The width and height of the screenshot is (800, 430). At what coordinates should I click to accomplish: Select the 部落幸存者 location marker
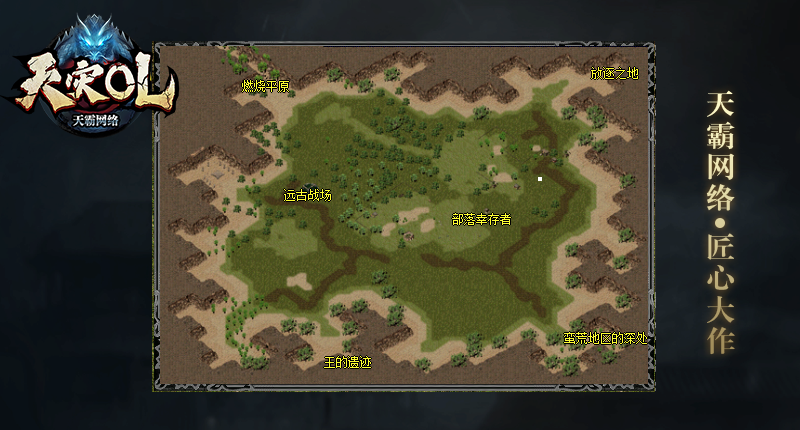(x=481, y=219)
